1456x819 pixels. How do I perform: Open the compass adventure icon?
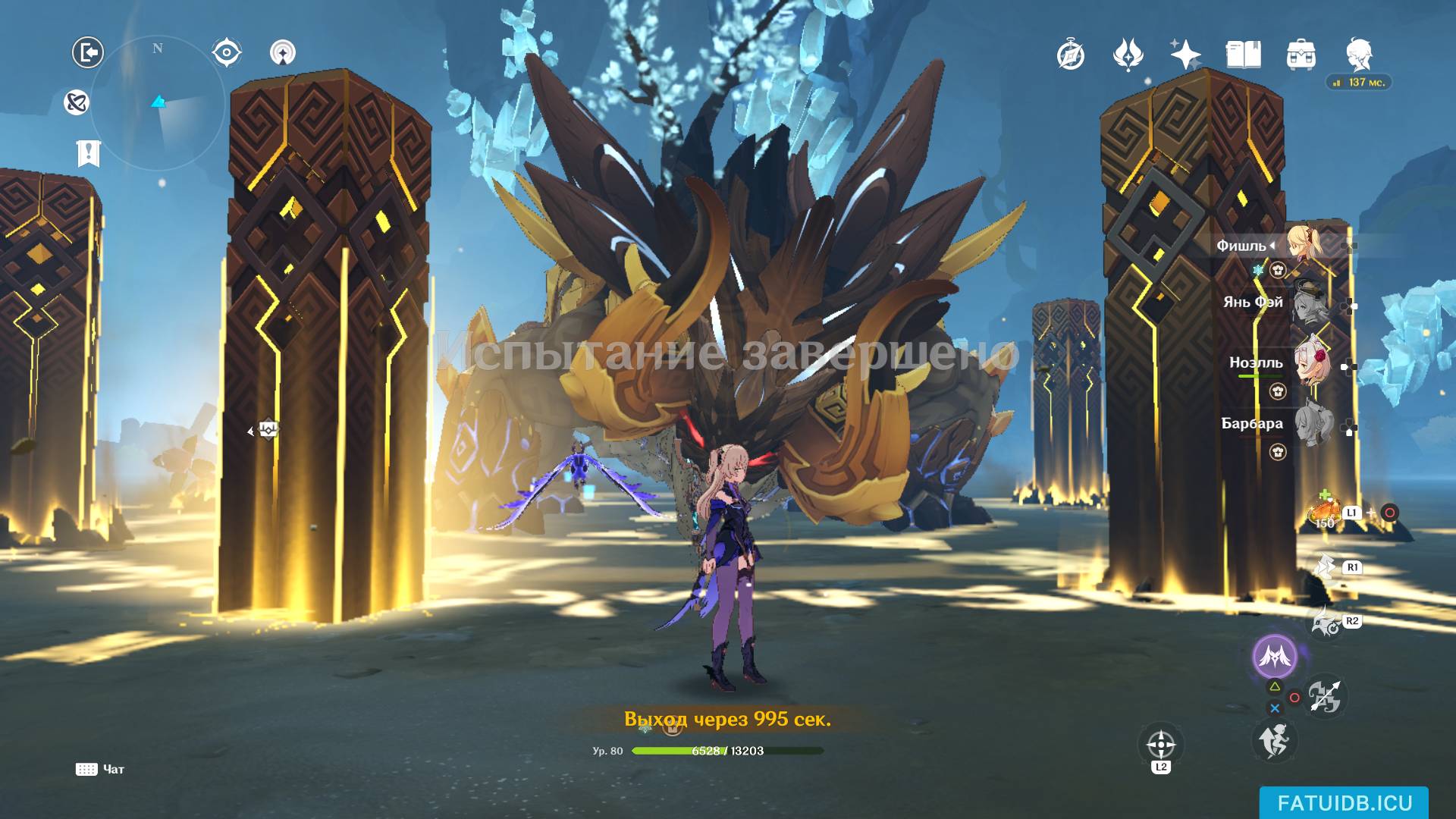pyautogui.click(x=1070, y=55)
